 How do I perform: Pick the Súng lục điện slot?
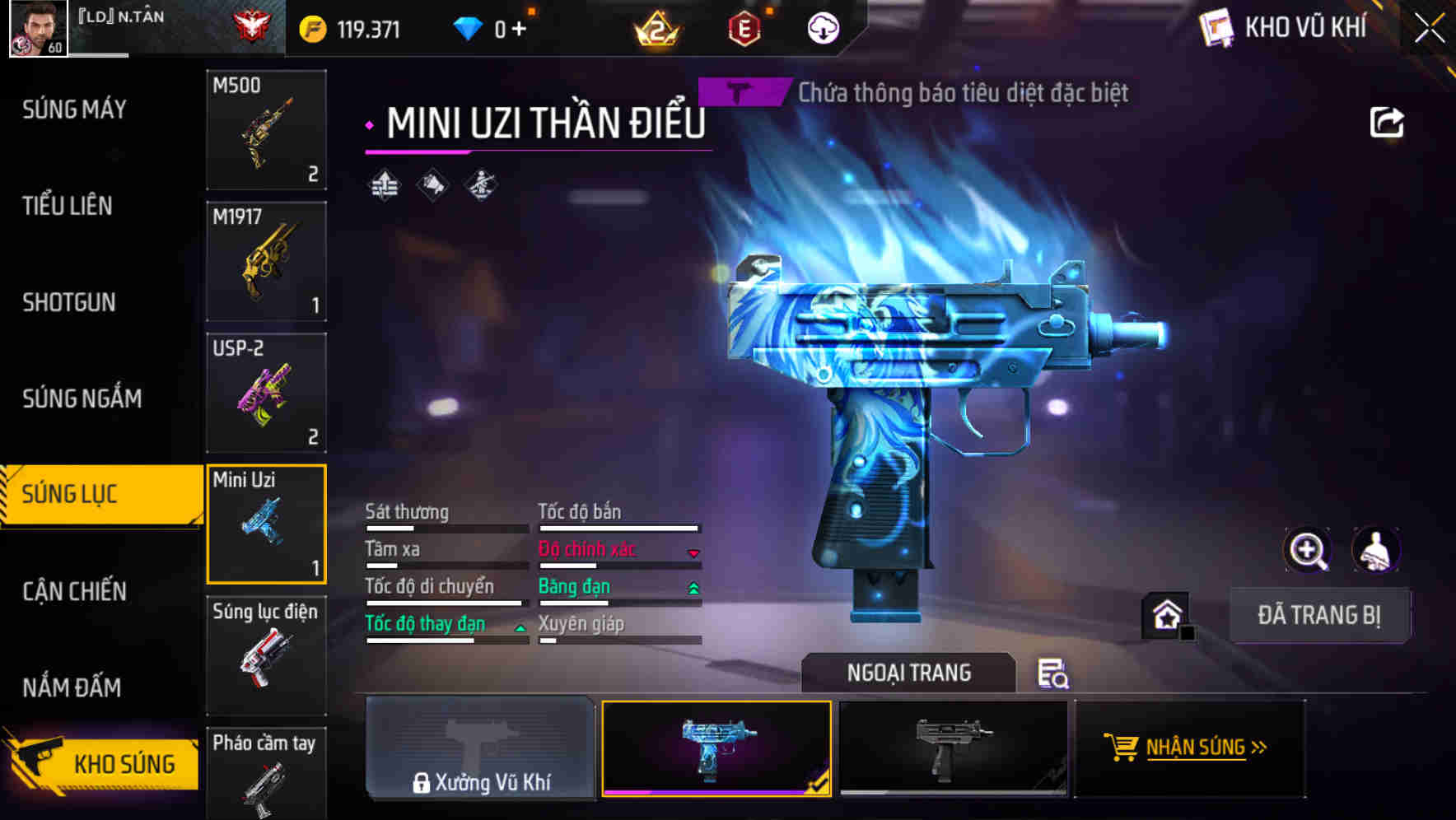click(266, 655)
